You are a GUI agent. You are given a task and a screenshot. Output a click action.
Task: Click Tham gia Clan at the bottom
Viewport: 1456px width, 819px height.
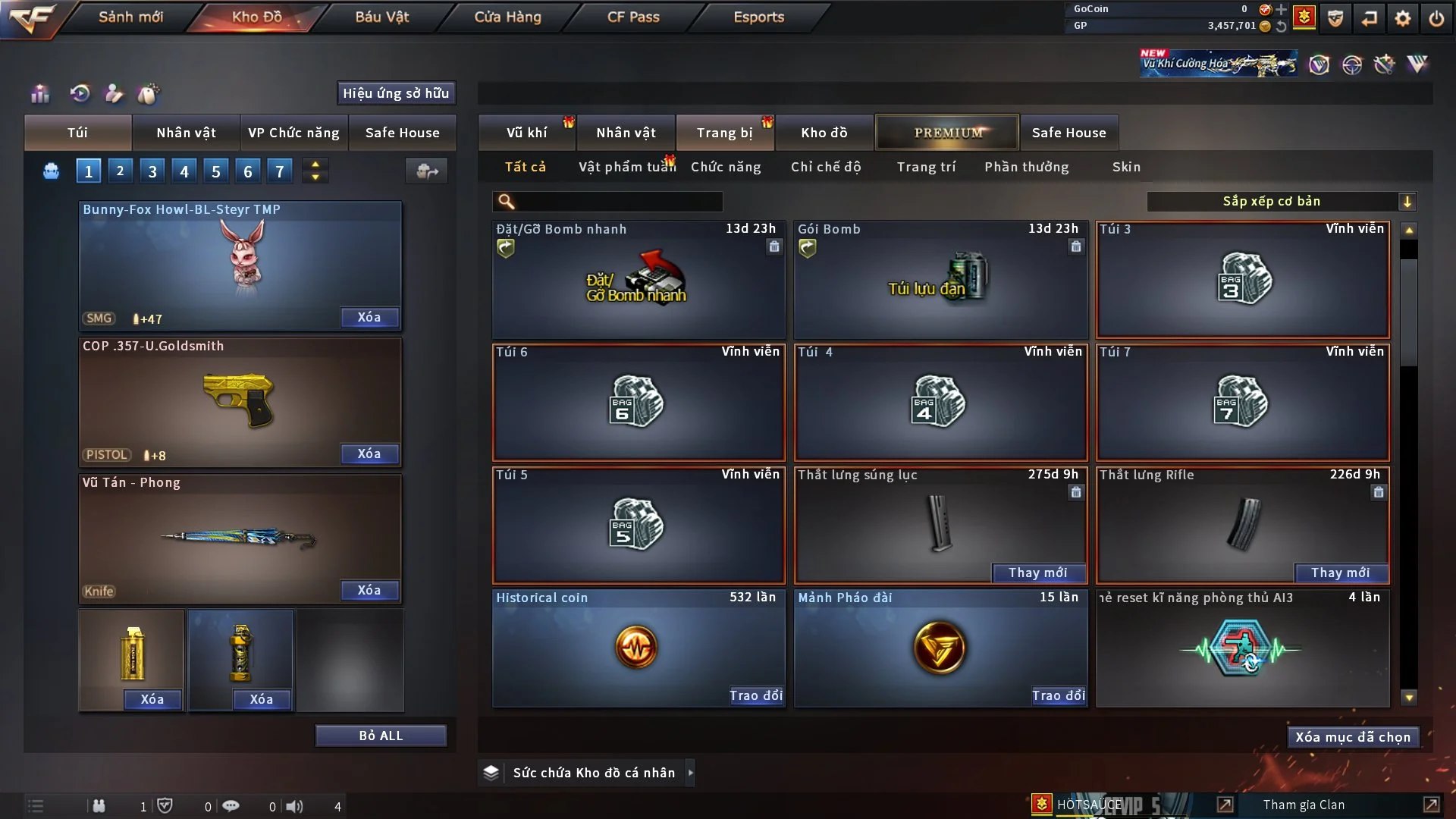[x=1304, y=805]
